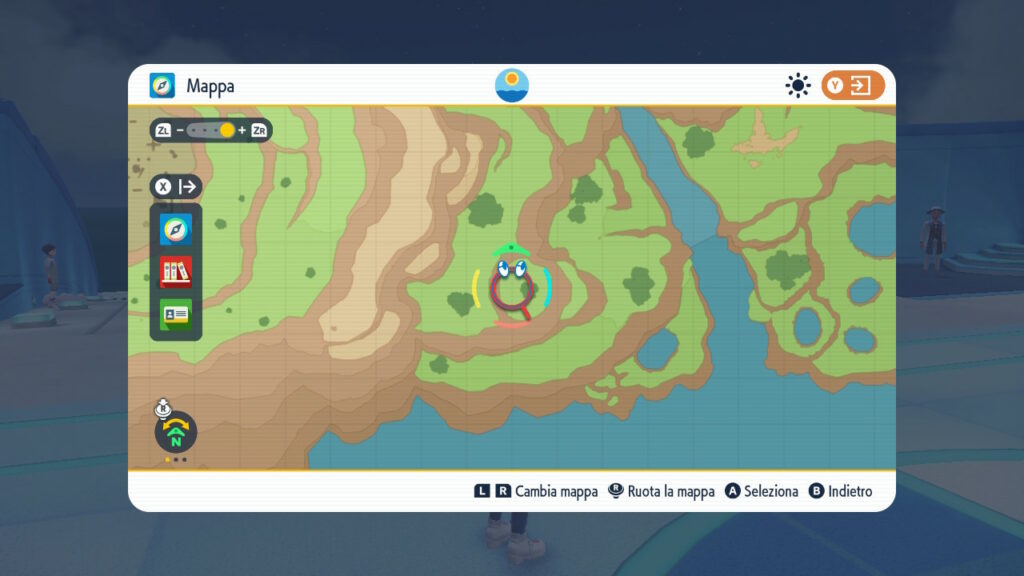Collapse the side app panel arrow
Screen dimensions: 1024x576
(x=188, y=187)
